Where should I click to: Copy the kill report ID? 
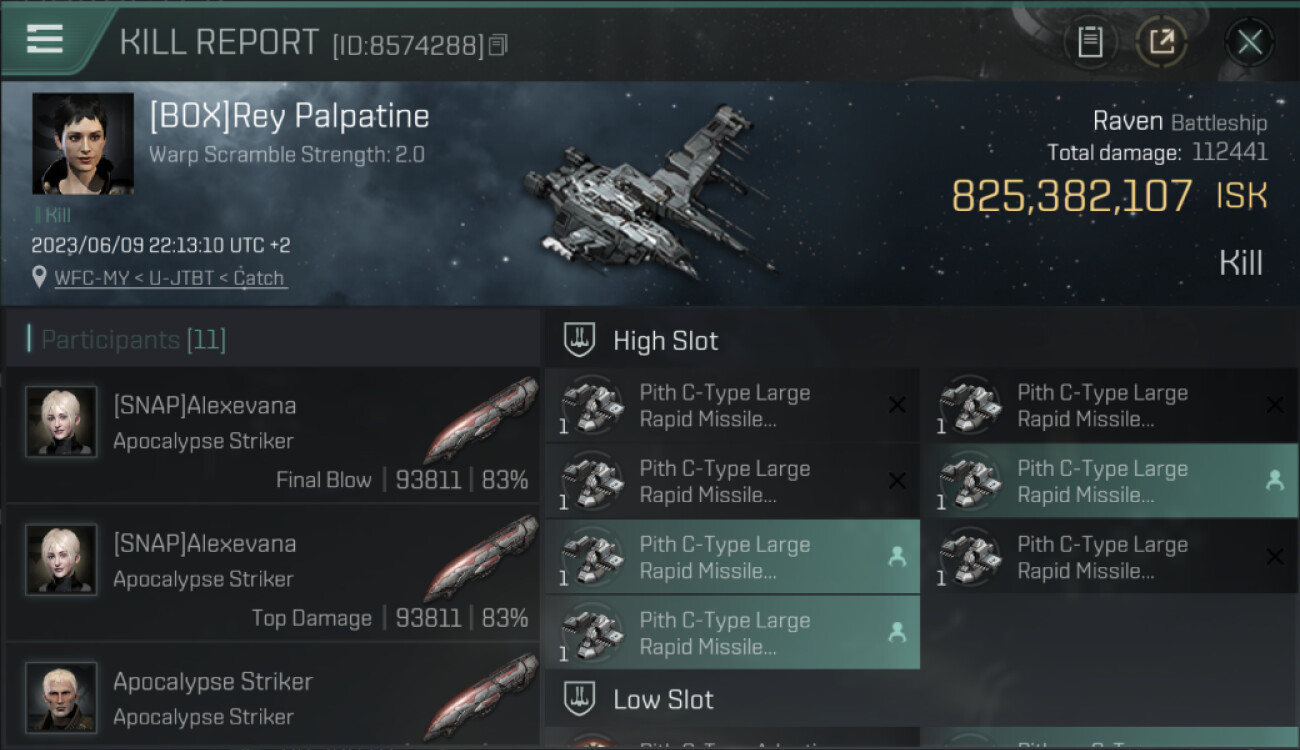(x=498, y=45)
